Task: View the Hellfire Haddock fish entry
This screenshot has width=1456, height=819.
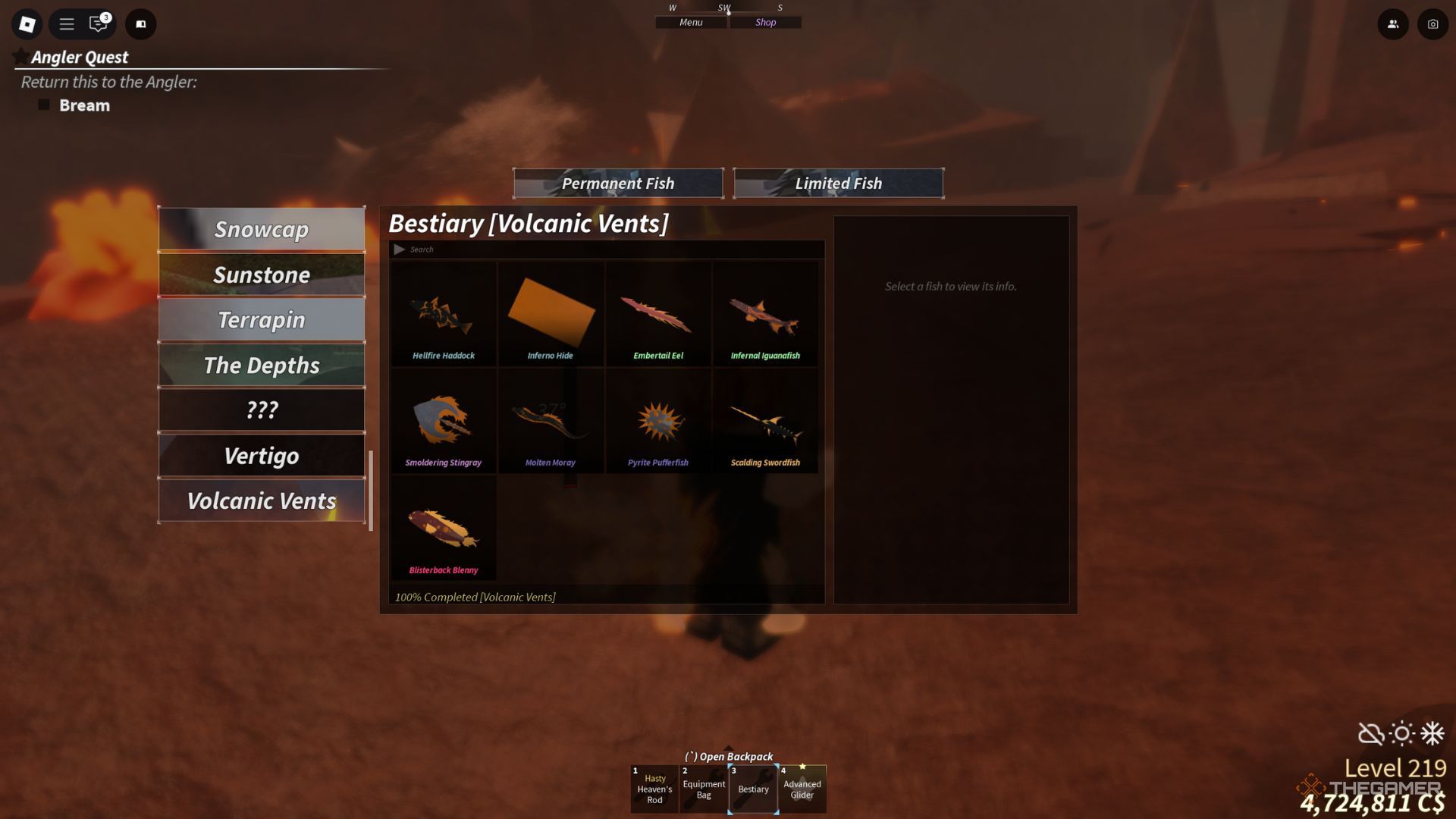Action: (x=443, y=315)
